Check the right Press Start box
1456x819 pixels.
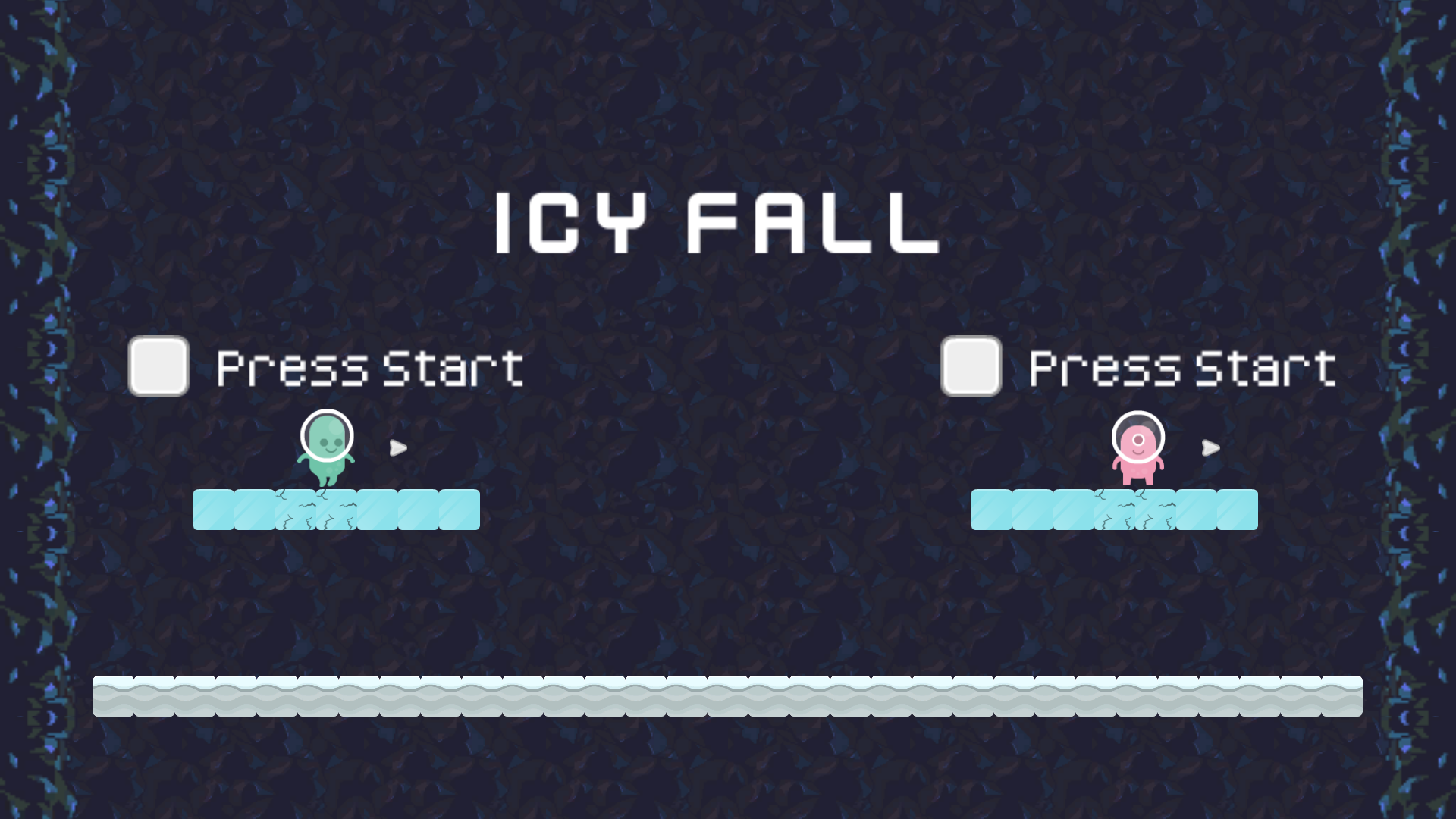971,366
